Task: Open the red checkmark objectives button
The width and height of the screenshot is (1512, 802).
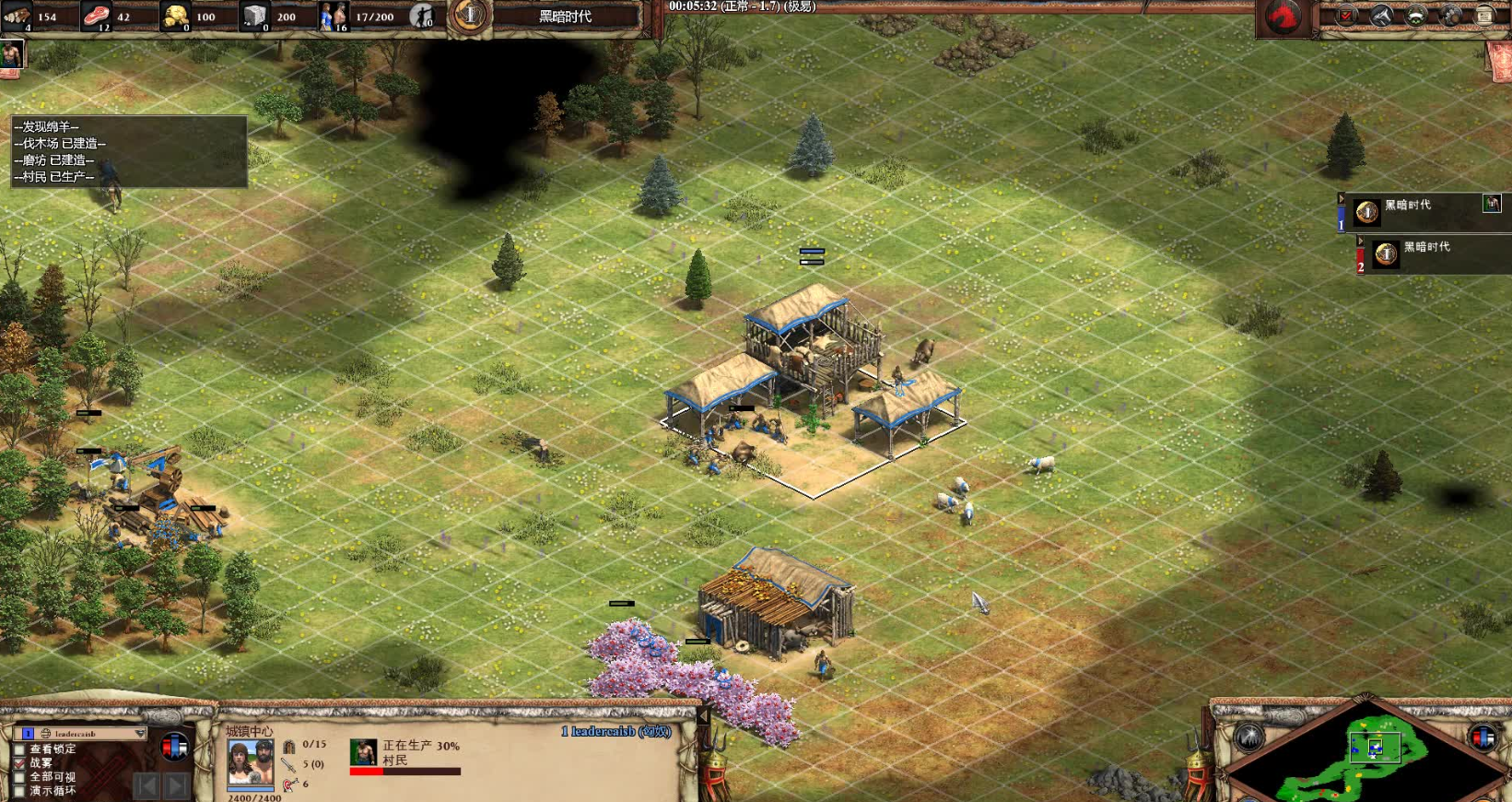Action: tap(1346, 16)
